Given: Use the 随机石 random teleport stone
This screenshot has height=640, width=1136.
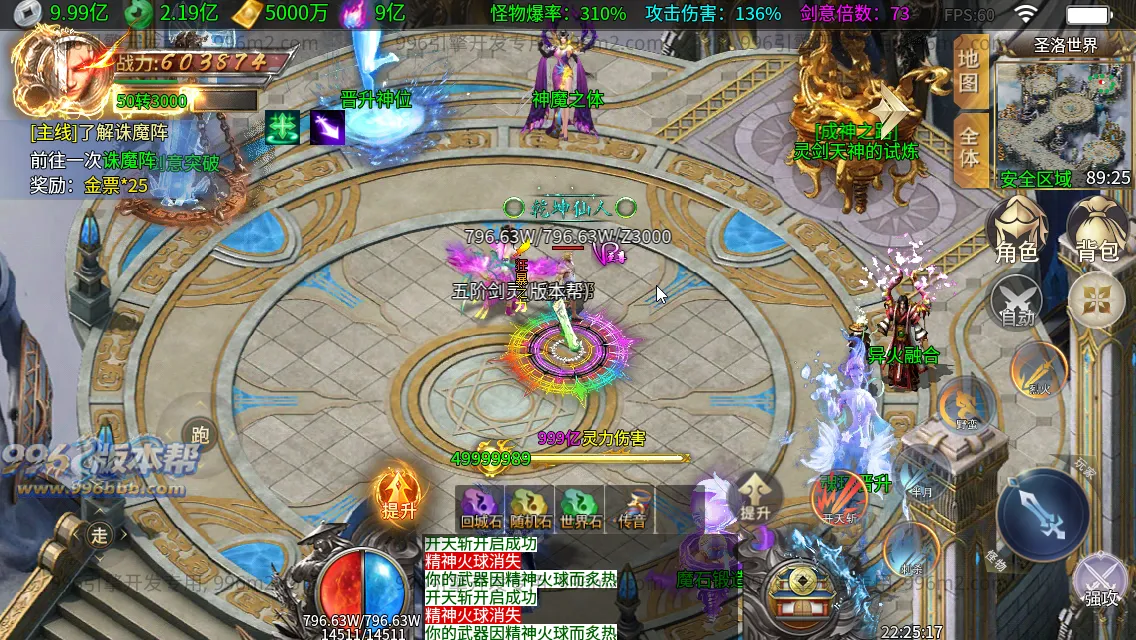Looking at the screenshot, I should [x=530, y=507].
